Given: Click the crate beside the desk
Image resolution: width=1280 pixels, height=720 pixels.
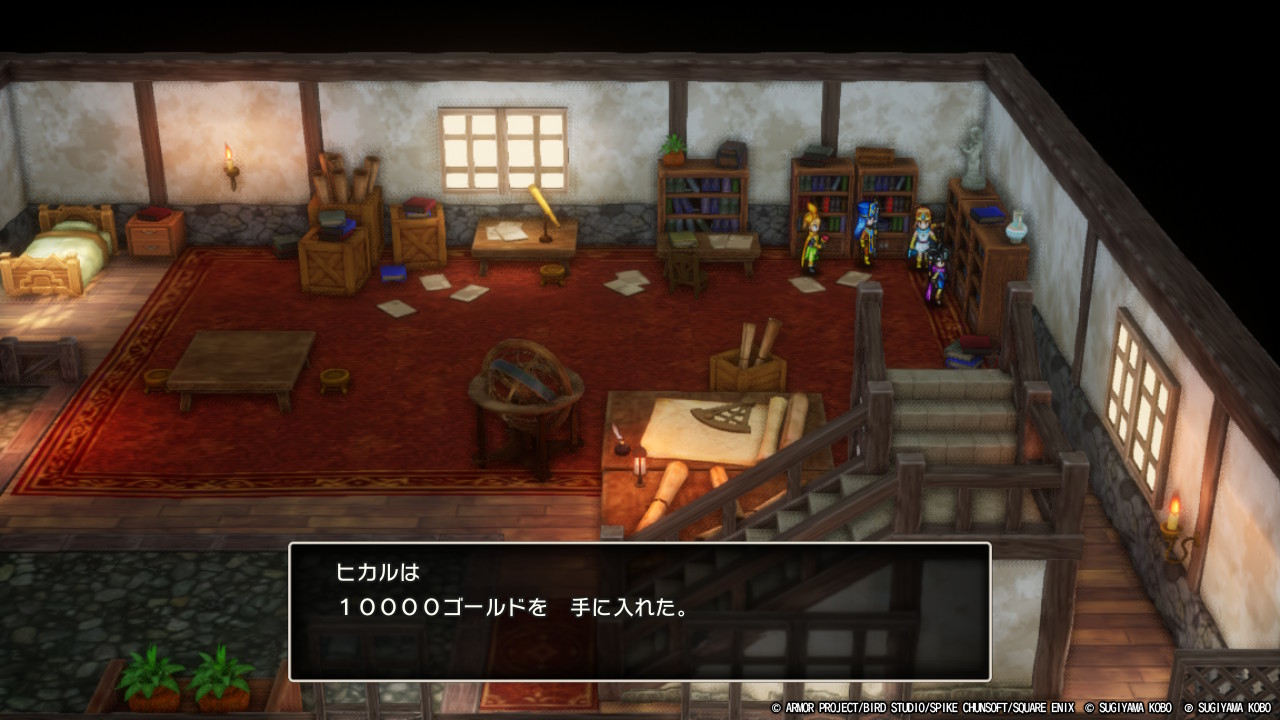Looking at the screenshot, I should [x=420, y=250].
